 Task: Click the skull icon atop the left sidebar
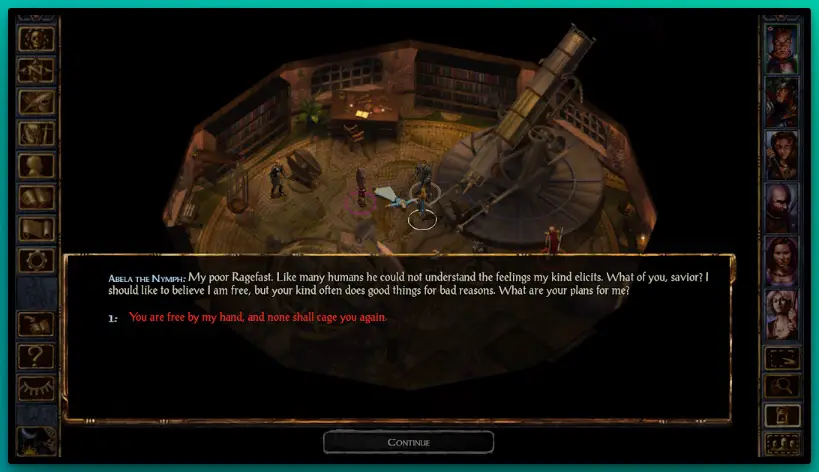click(x=37, y=39)
